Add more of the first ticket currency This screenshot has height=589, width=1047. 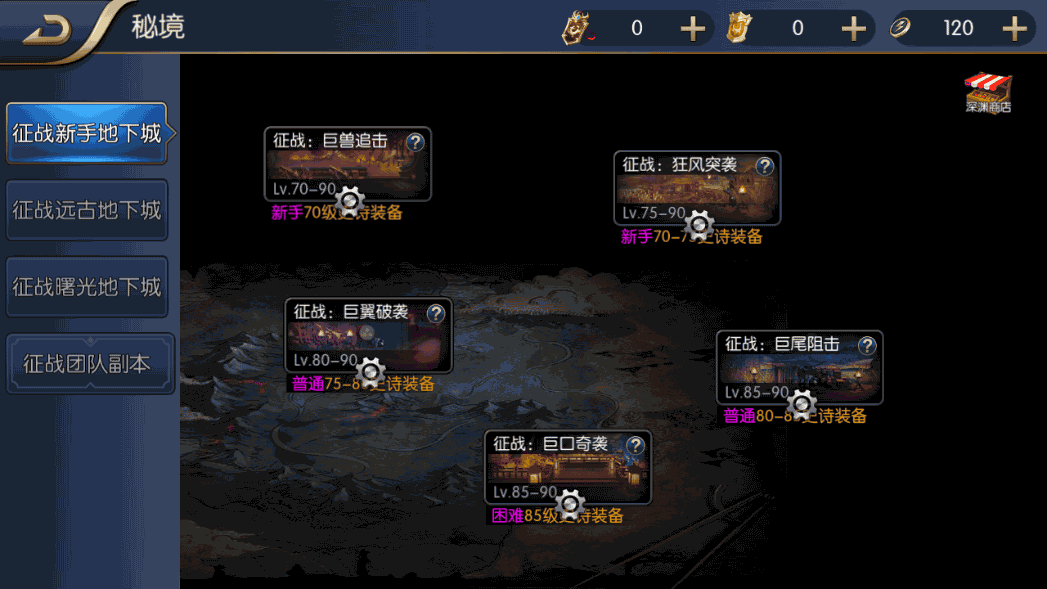click(x=693, y=28)
